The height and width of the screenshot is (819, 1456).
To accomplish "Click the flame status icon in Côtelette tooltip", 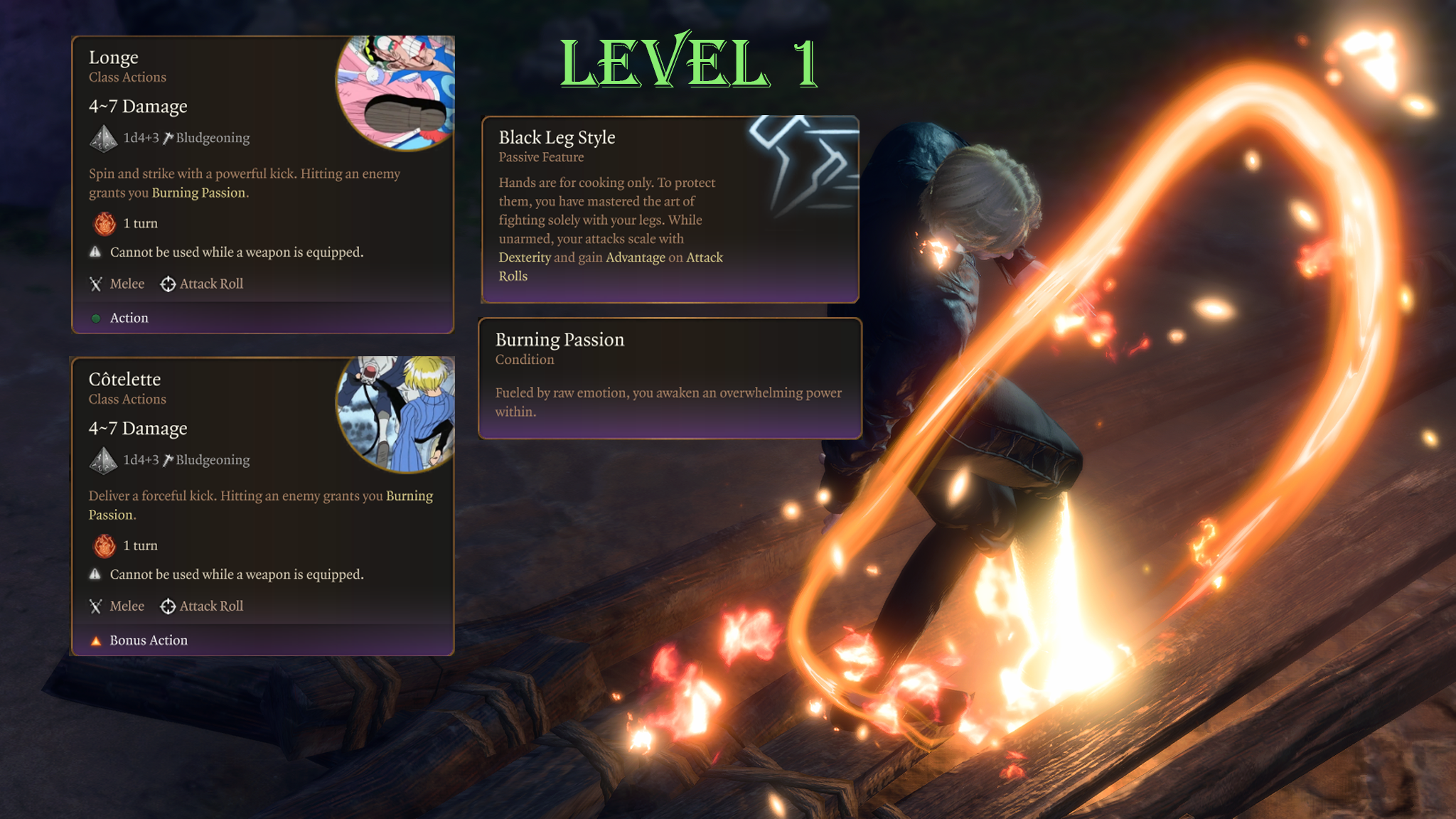I will point(105,546).
